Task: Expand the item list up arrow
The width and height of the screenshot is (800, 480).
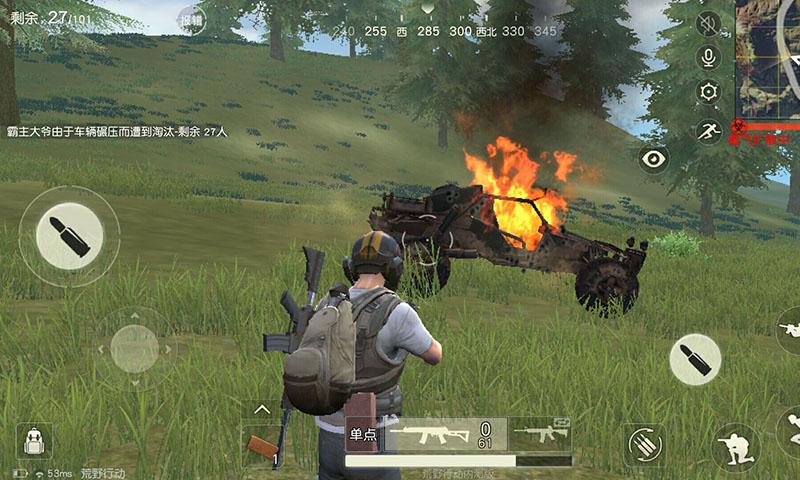Action: tap(261, 409)
